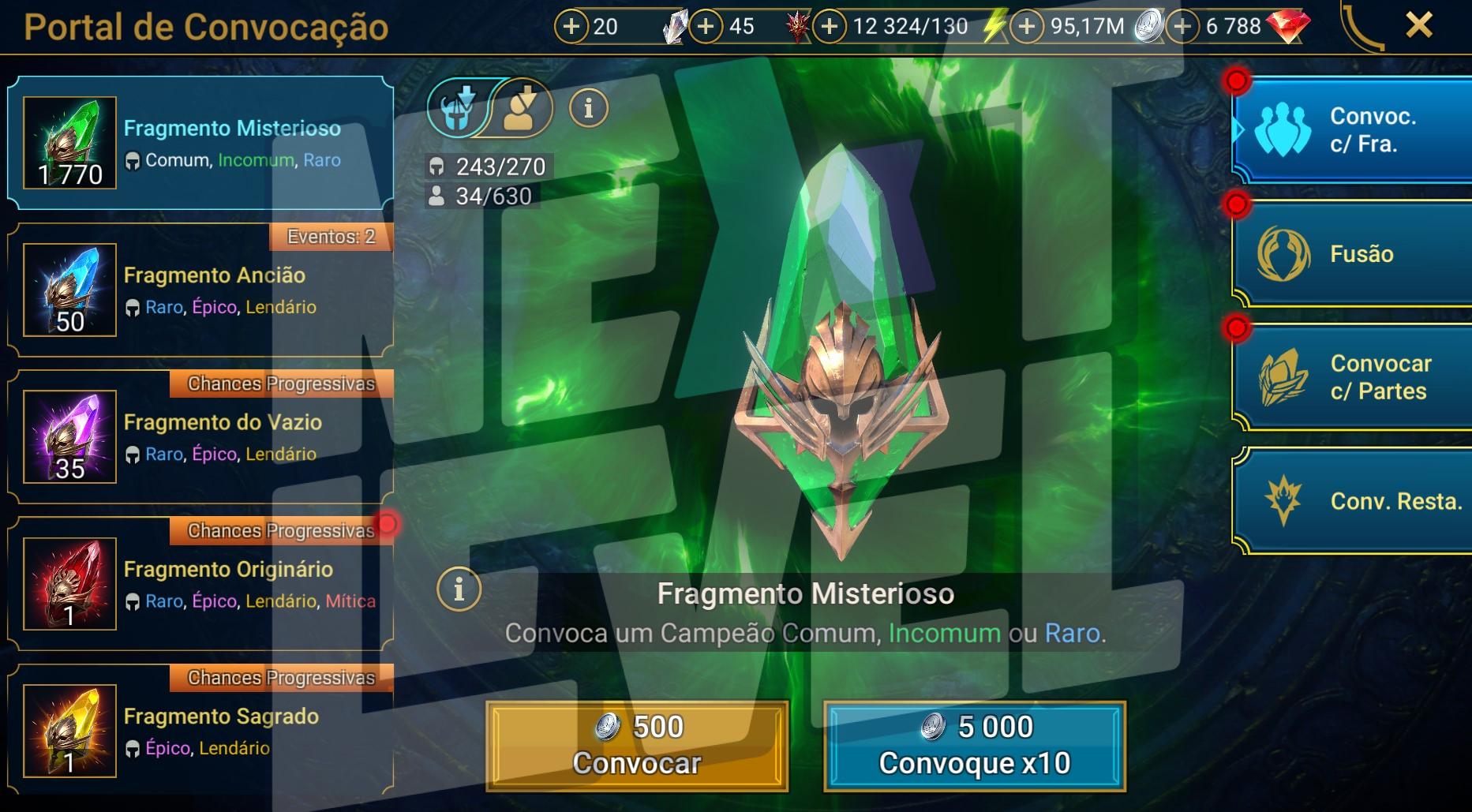Close the Portal de Convocação screen
1472x812 pixels.
coord(1418,26)
